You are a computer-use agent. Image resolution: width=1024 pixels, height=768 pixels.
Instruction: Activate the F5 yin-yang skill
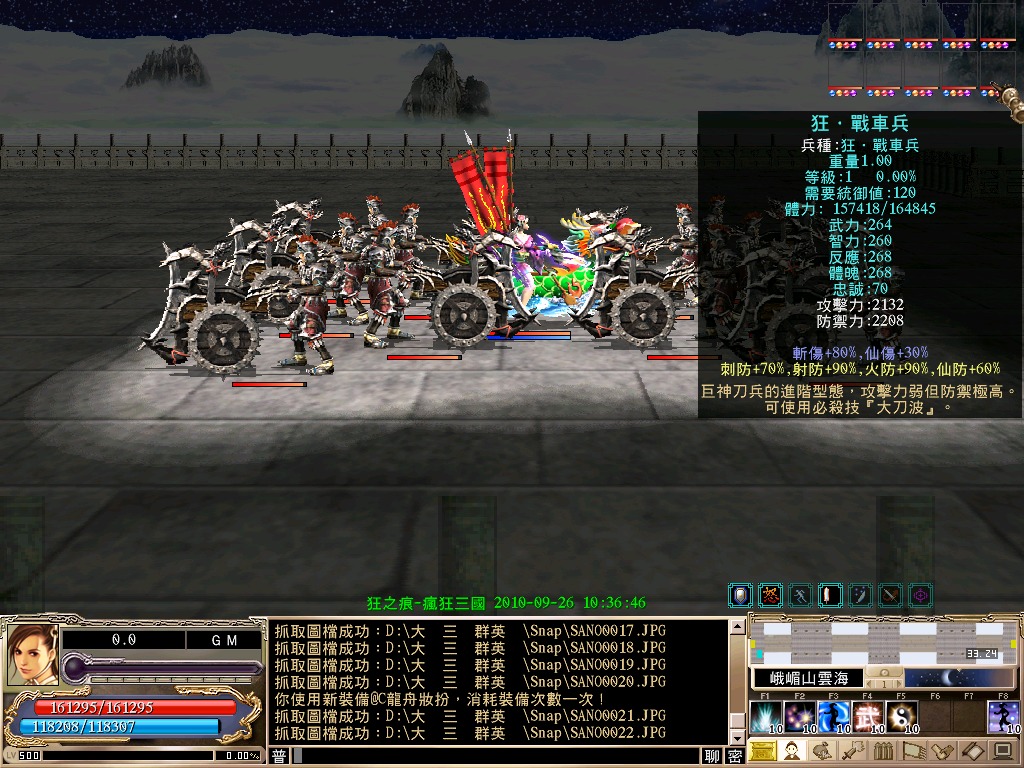pyautogui.click(x=902, y=717)
